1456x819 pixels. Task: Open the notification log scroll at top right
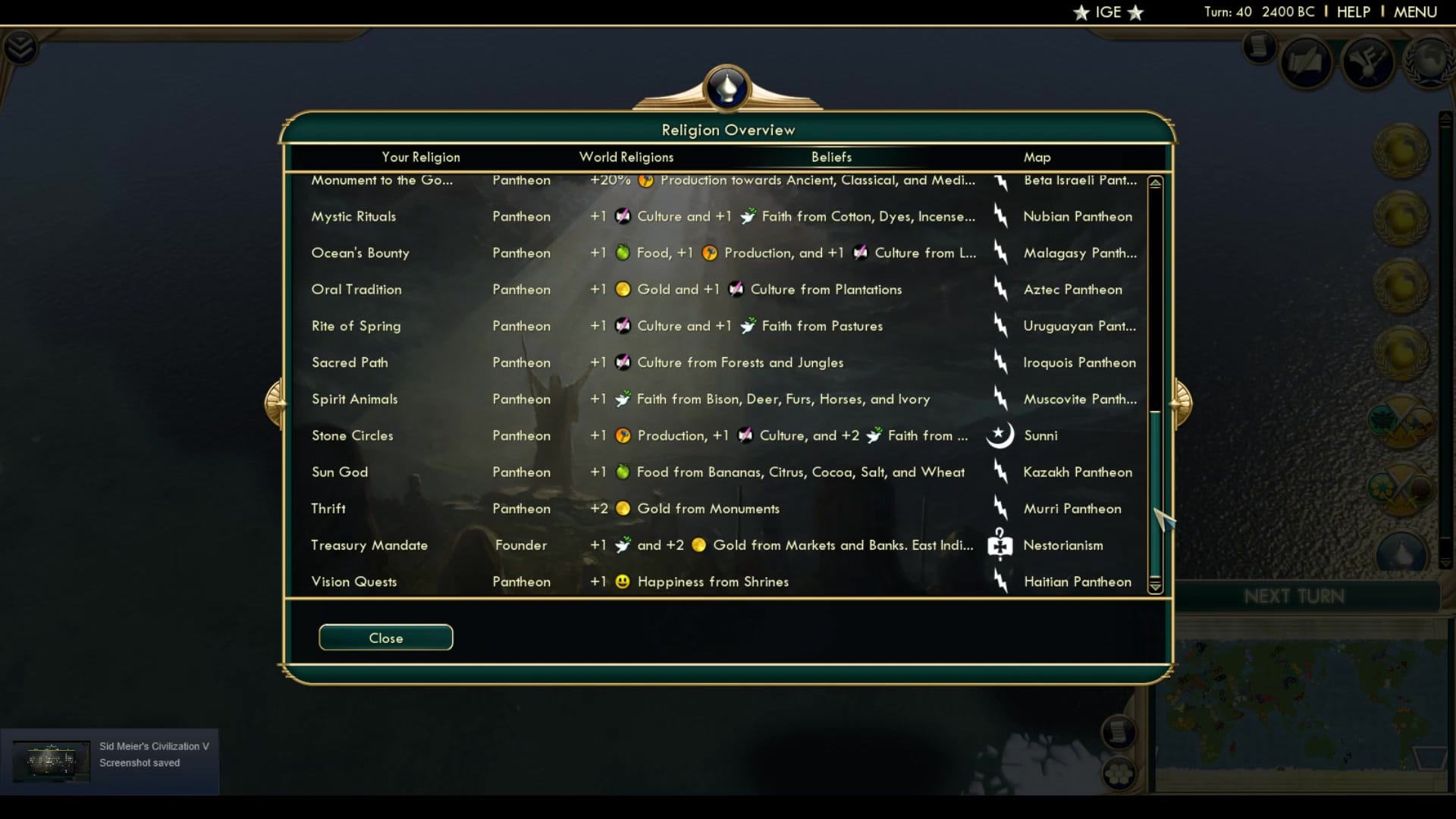point(1259,48)
